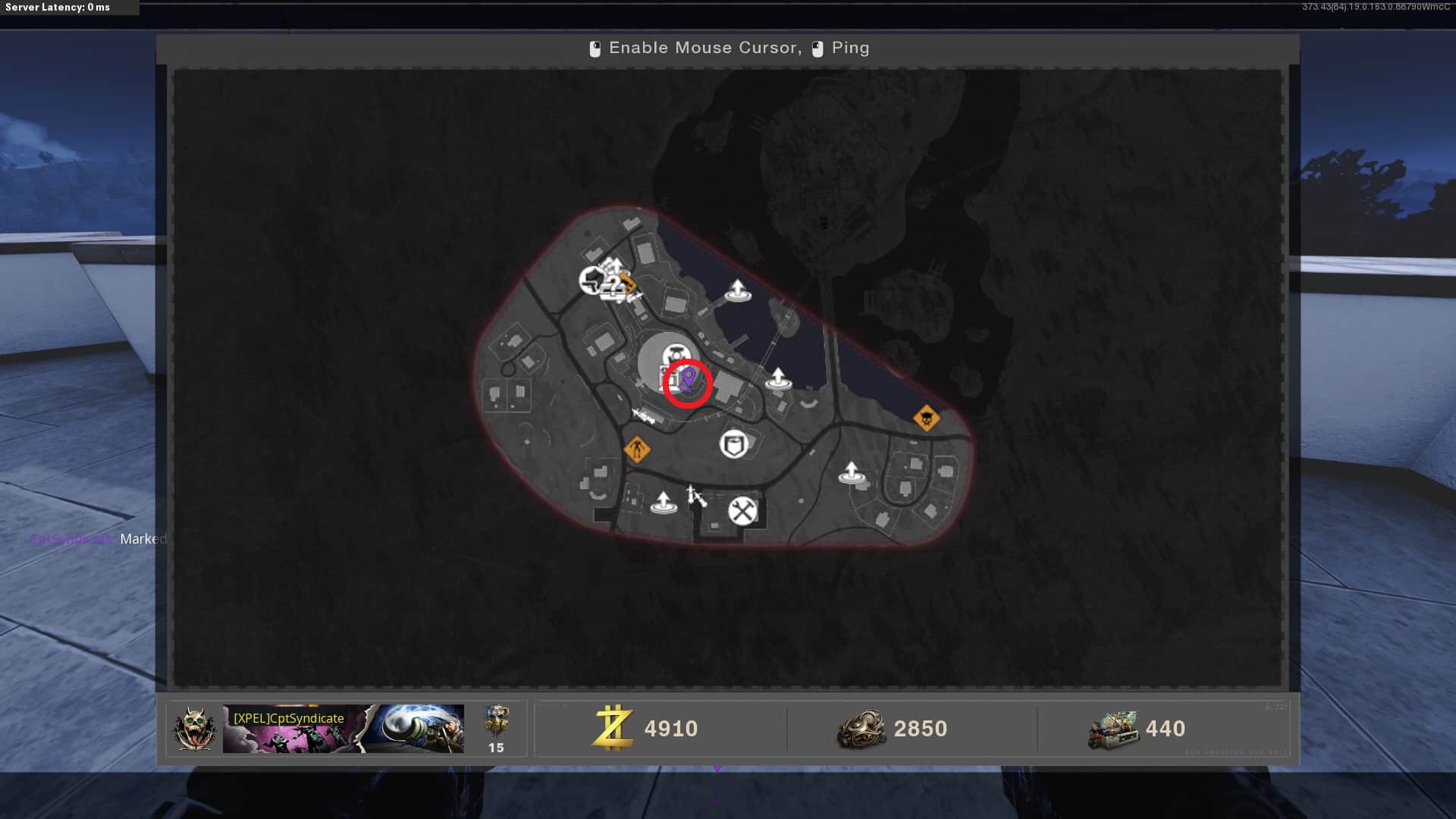The height and width of the screenshot is (819, 1456).
Task: Select the purple ping marker on the map
Action: [688, 378]
